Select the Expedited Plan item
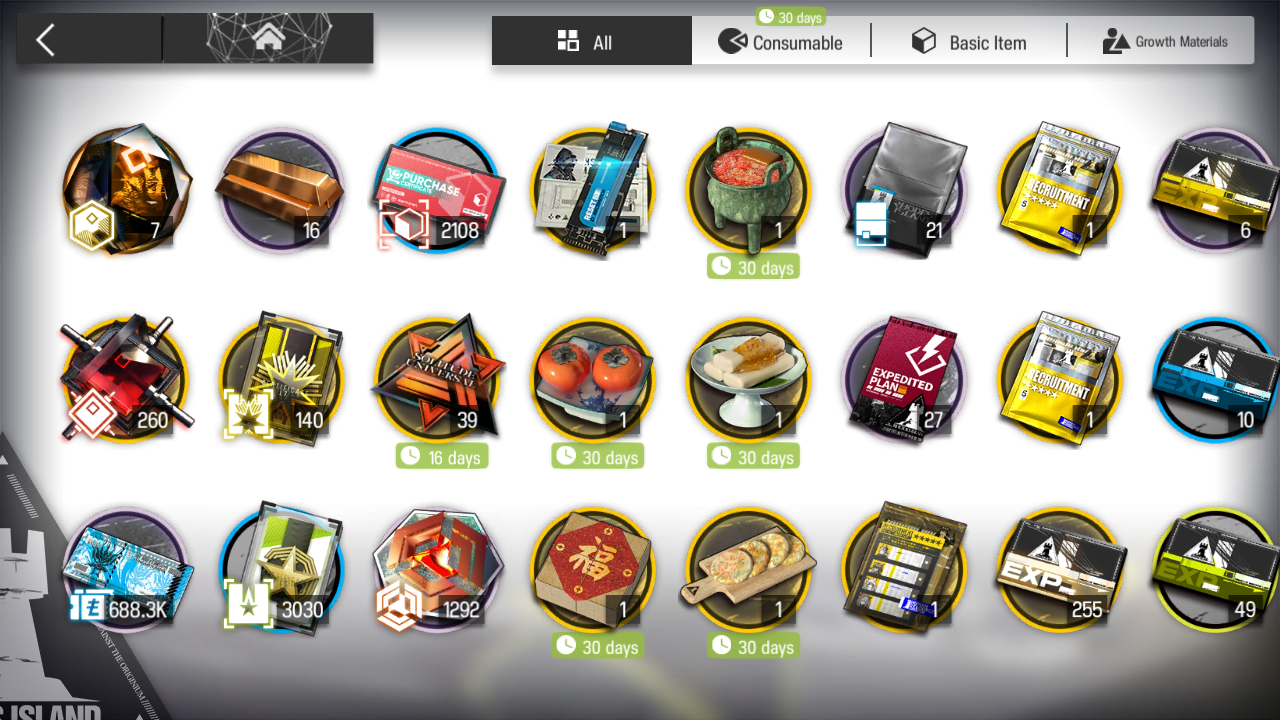Screen dimensions: 1280x720 [x=905, y=380]
